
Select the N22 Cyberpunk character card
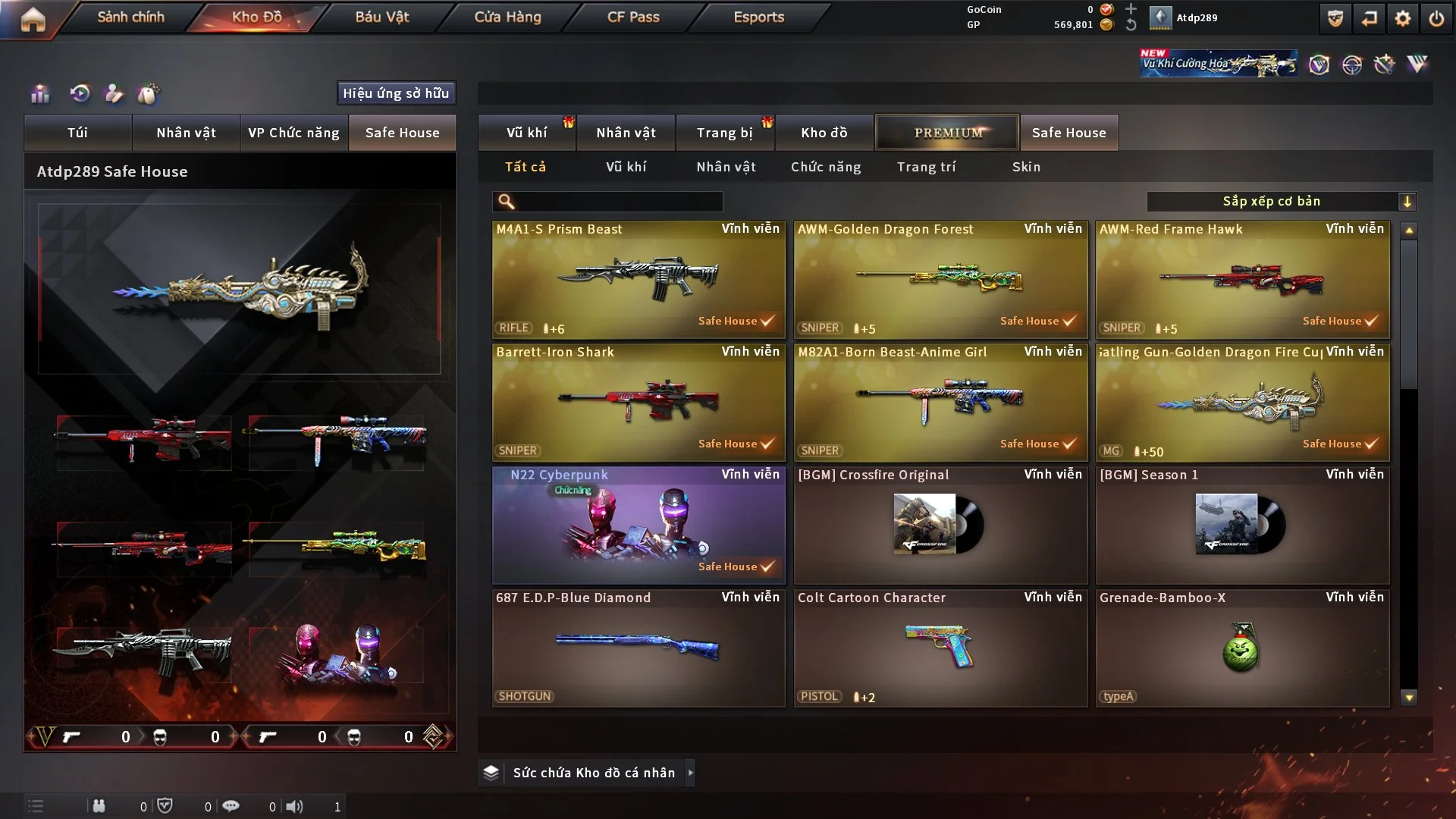(x=639, y=525)
